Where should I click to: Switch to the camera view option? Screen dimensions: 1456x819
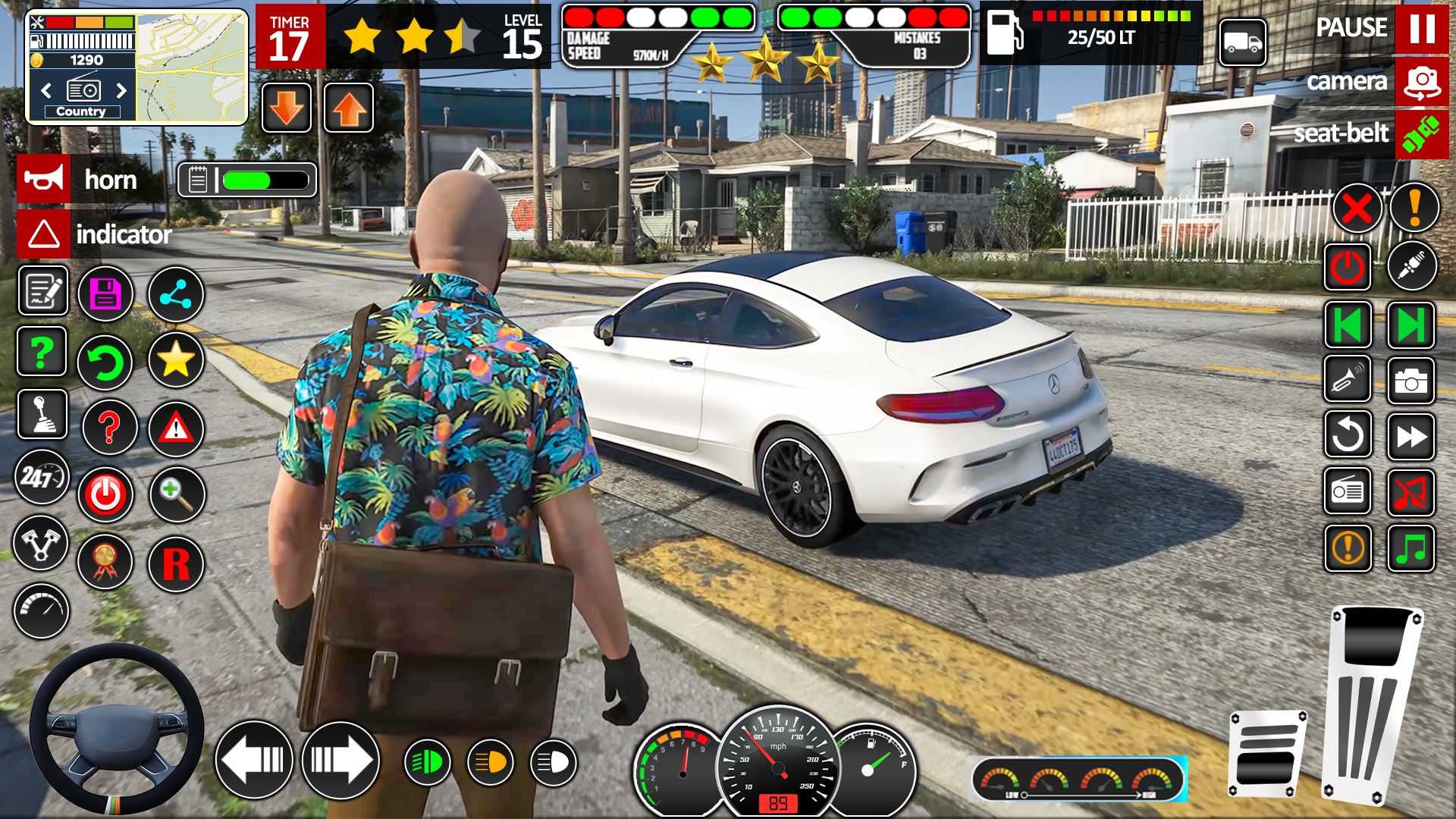tap(1420, 82)
